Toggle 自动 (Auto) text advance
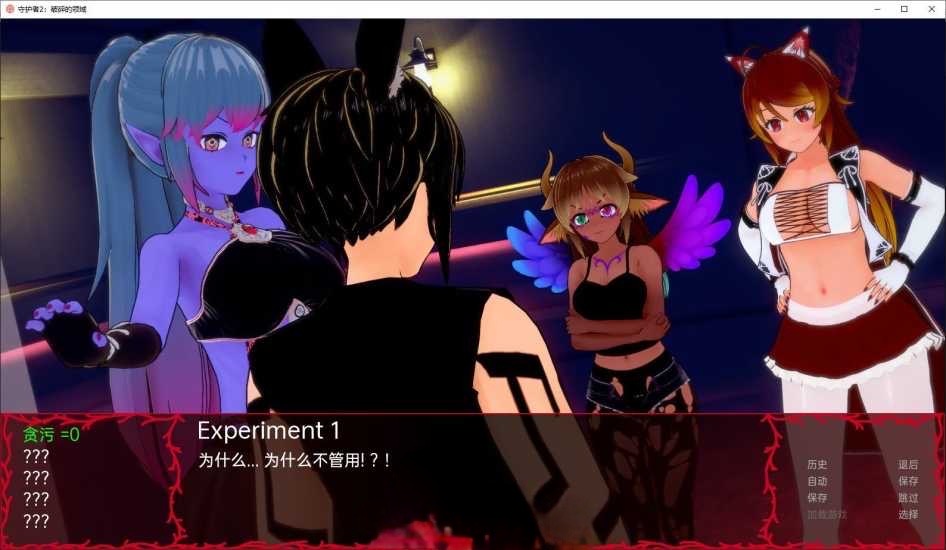Image resolution: width=946 pixels, height=550 pixels. coord(817,481)
